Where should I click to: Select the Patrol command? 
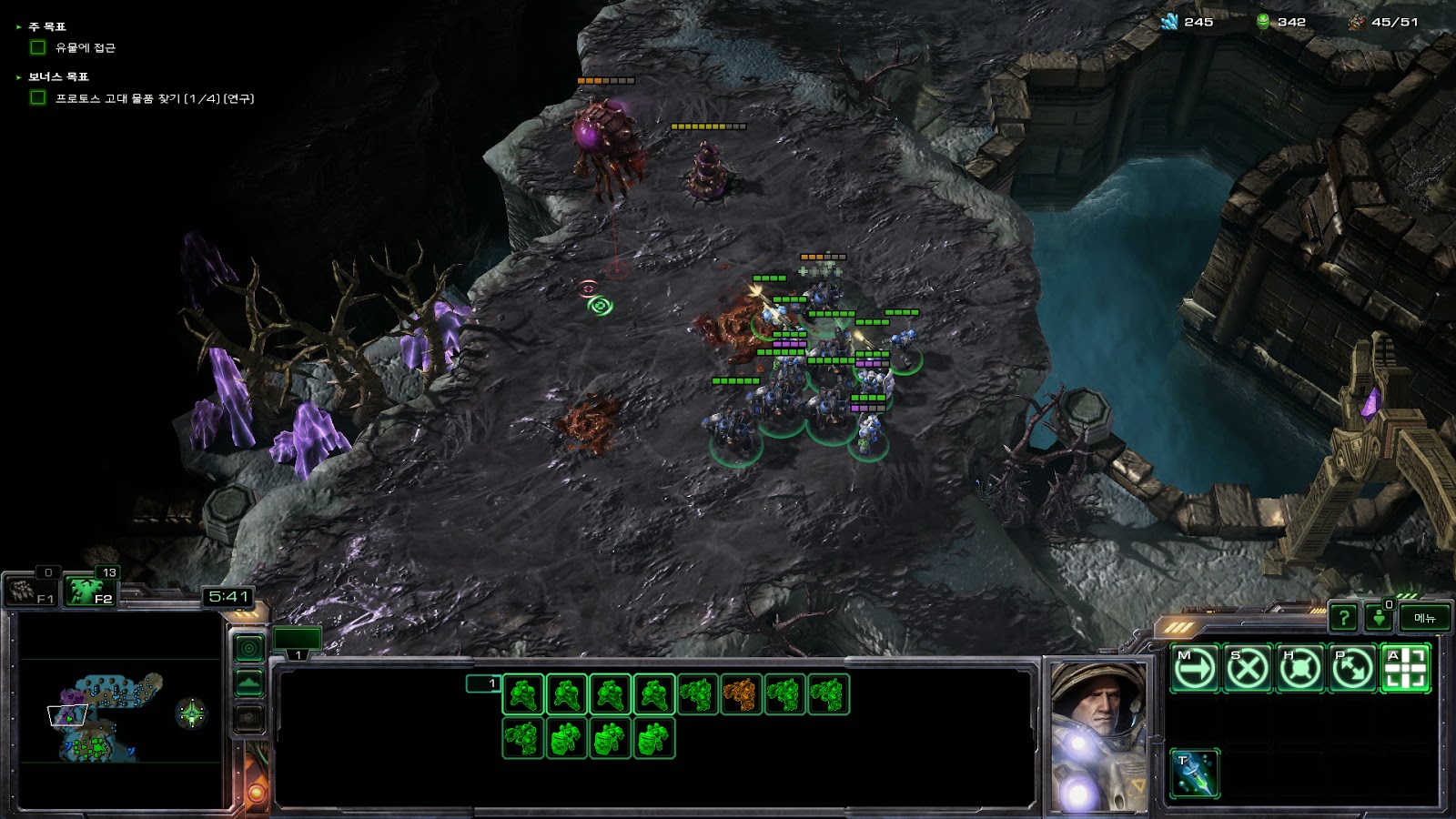coord(1353,670)
